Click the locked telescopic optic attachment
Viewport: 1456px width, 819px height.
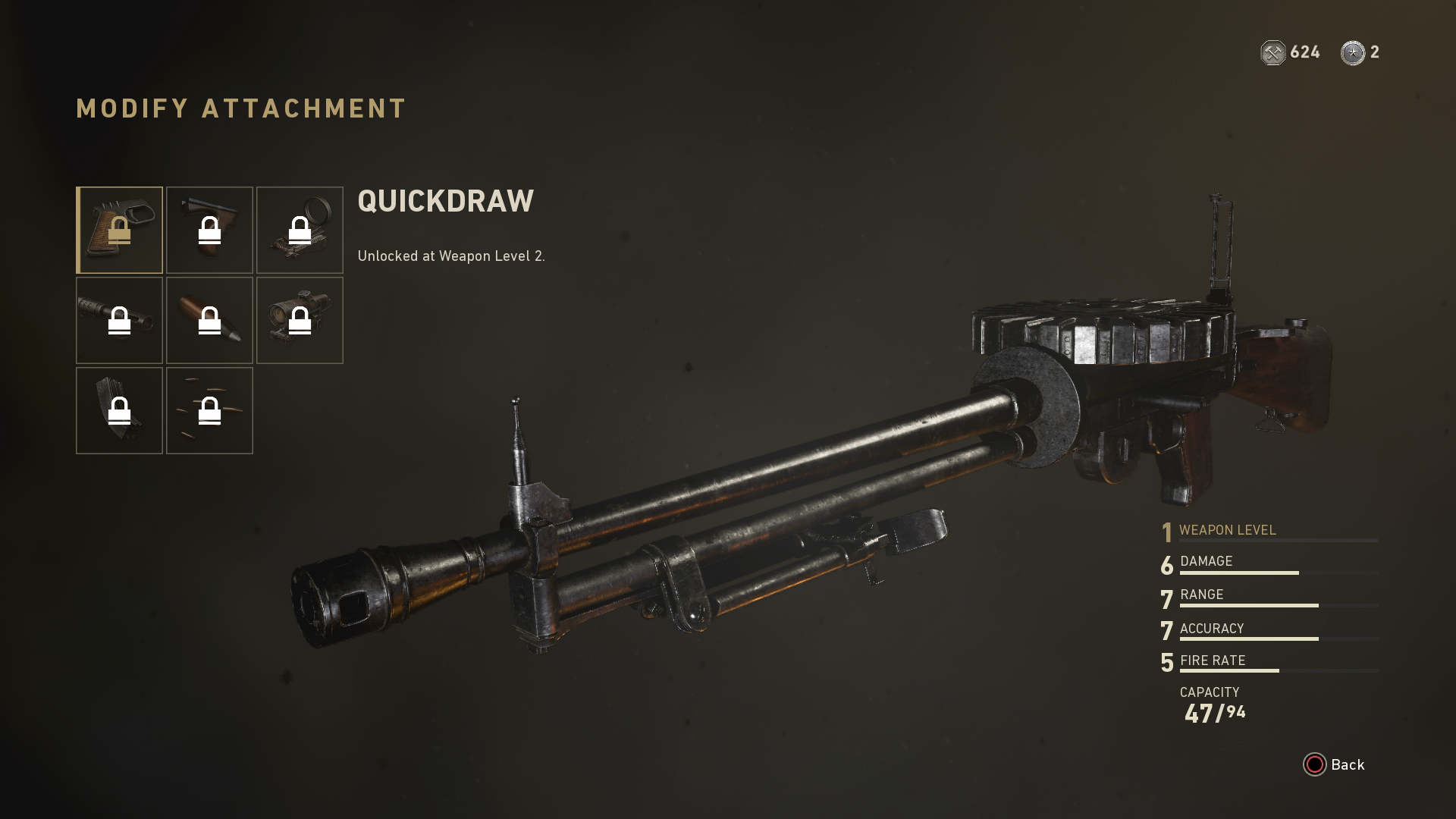pos(300,320)
